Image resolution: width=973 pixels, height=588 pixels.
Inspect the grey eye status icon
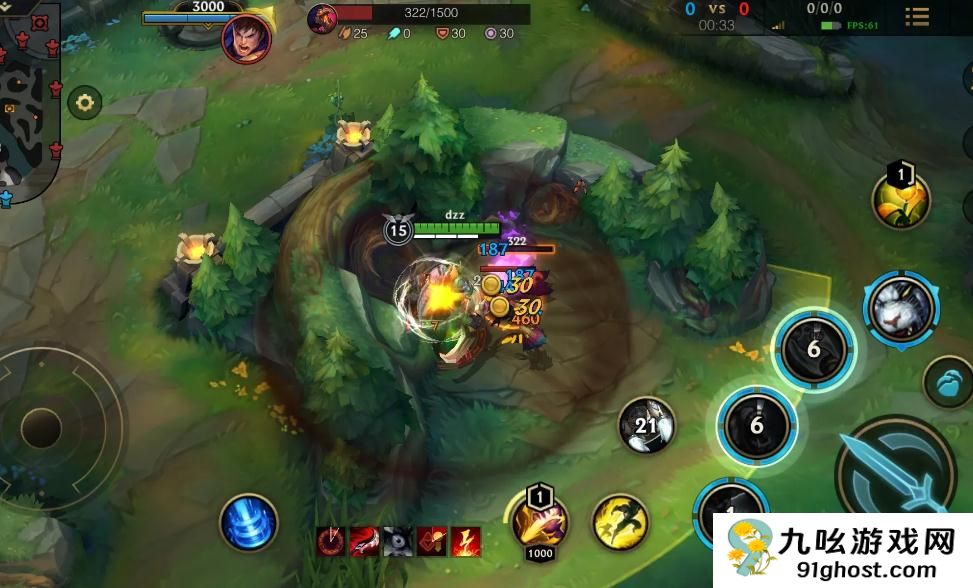coord(398,541)
